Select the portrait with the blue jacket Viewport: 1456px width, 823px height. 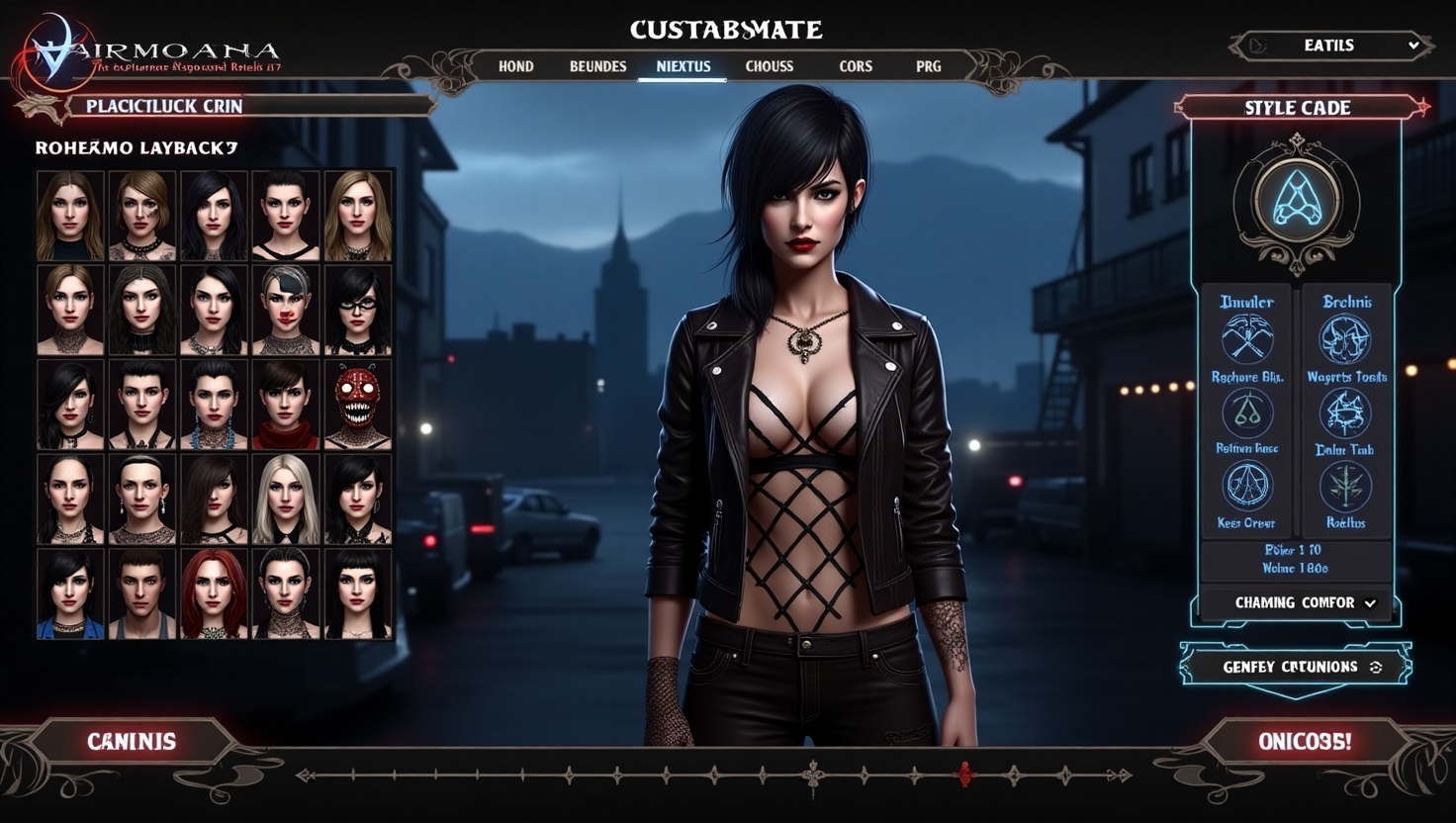coord(70,594)
